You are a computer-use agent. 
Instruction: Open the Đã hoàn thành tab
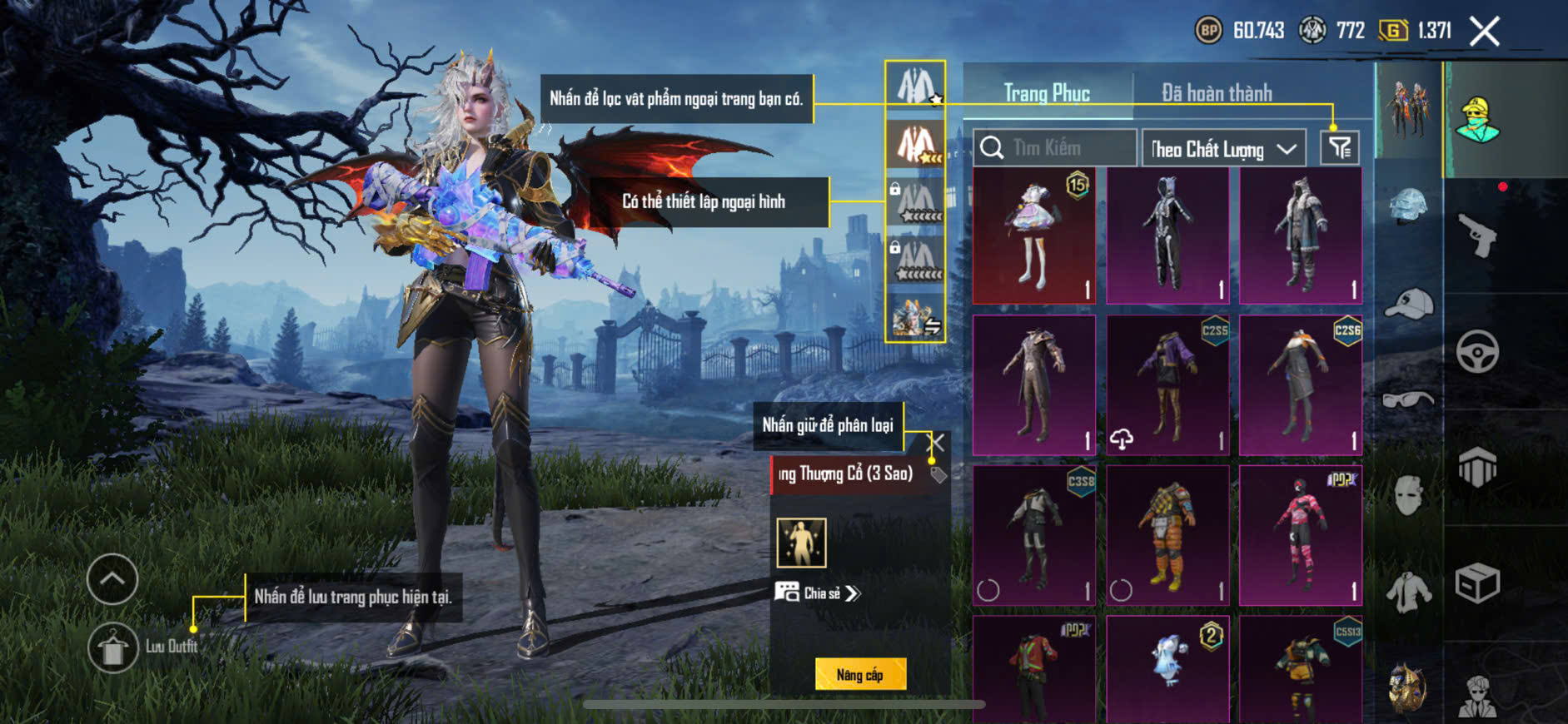tap(1217, 92)
